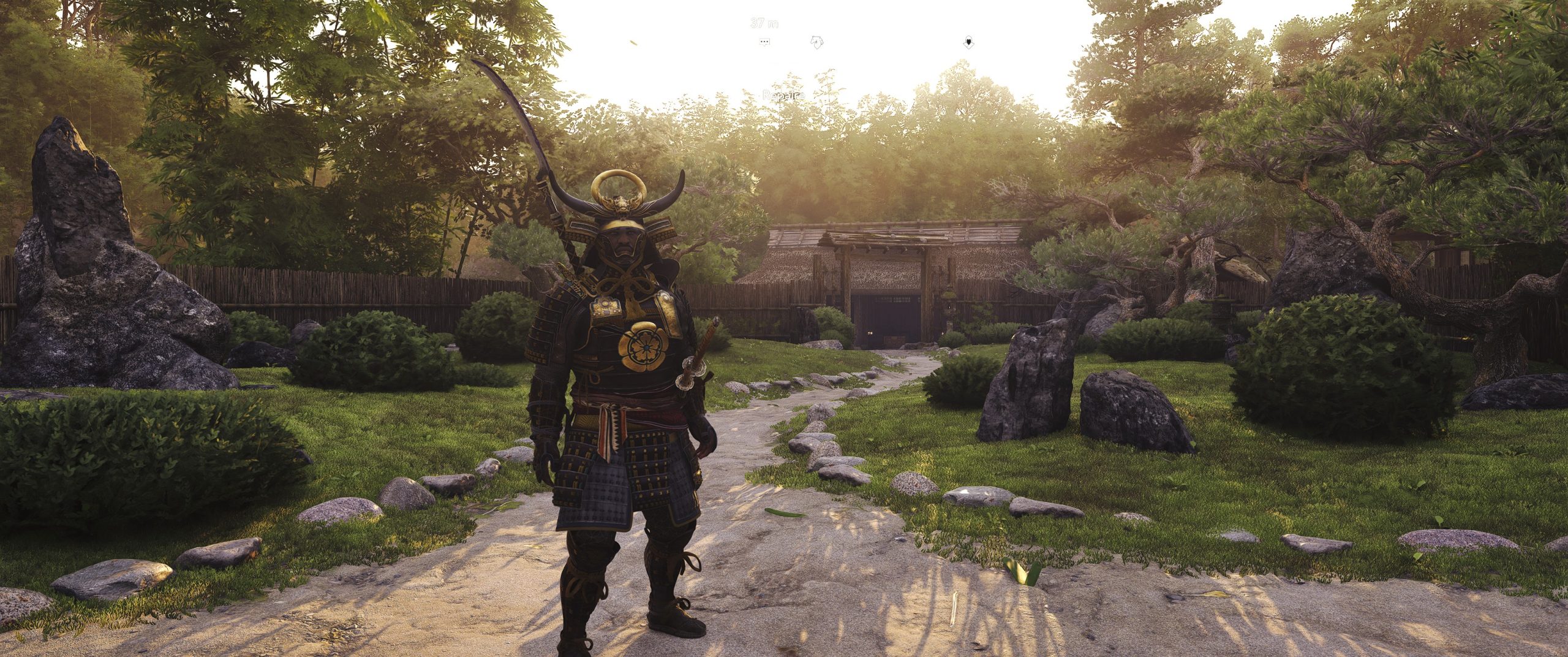This screenshot has height=657, width=1568.
Task: Click the horse head compass marker
Action: pyautogui.click(x=816, y=42)
